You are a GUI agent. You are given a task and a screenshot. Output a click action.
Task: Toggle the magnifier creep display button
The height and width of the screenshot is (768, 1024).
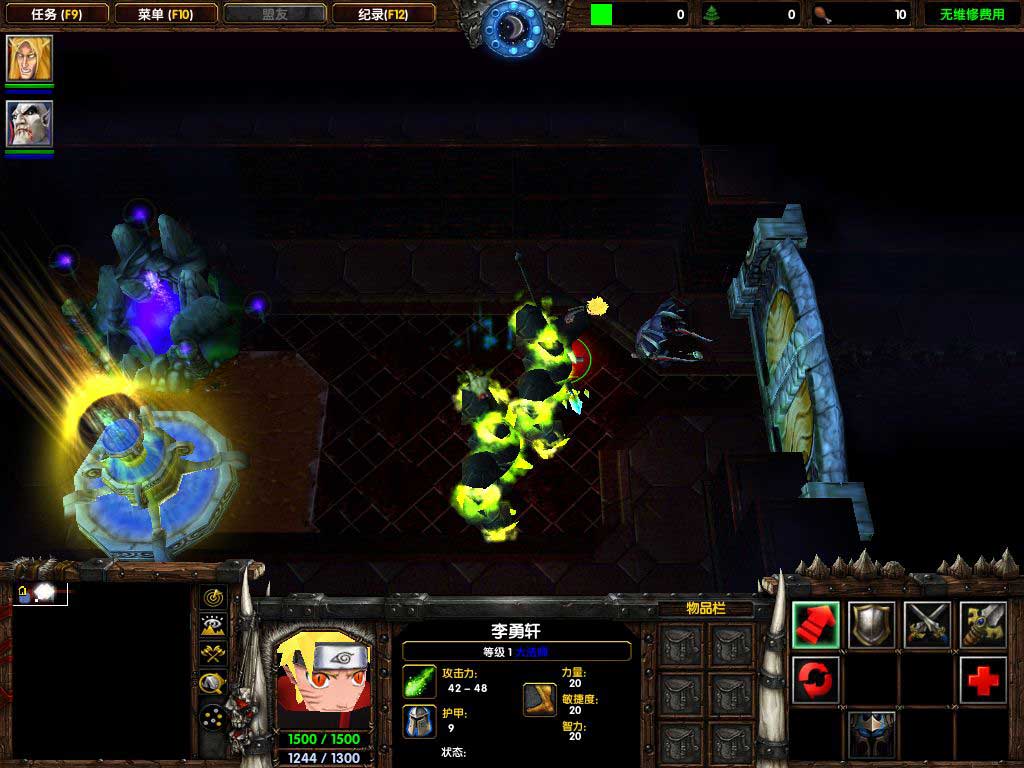pyautogui.click(x=213, y=684)
